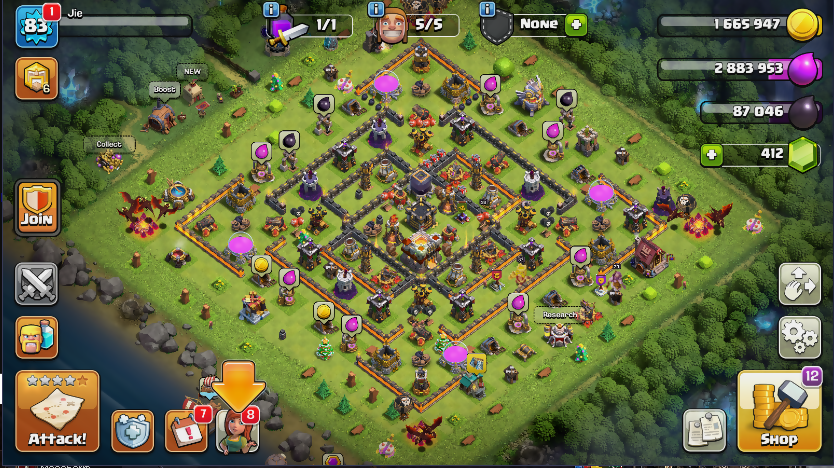Show info for the None shield status
834x468 pixels.
pos(488,9)
